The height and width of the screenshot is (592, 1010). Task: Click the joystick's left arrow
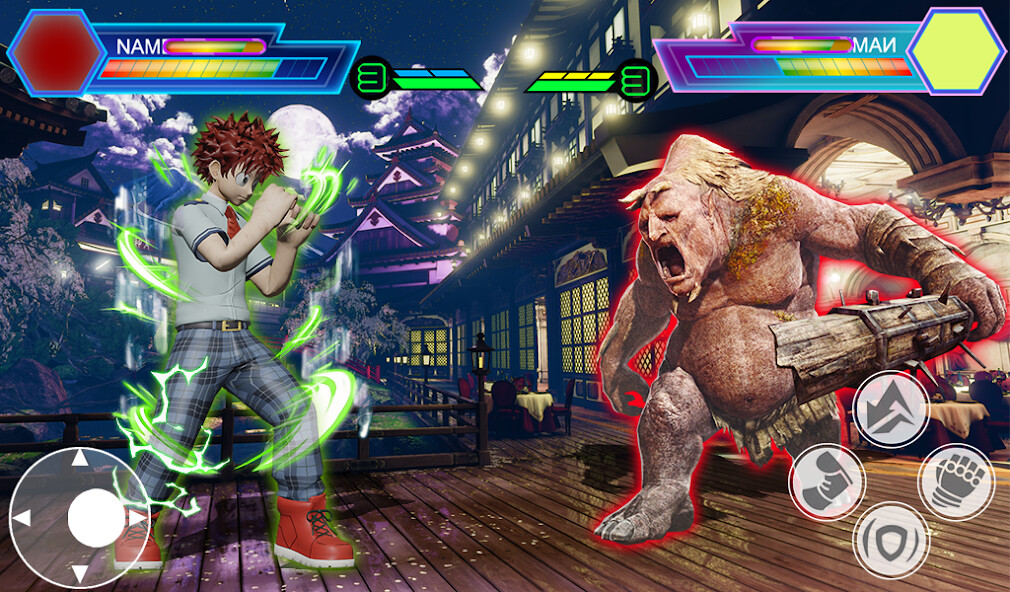coord(22,517)
